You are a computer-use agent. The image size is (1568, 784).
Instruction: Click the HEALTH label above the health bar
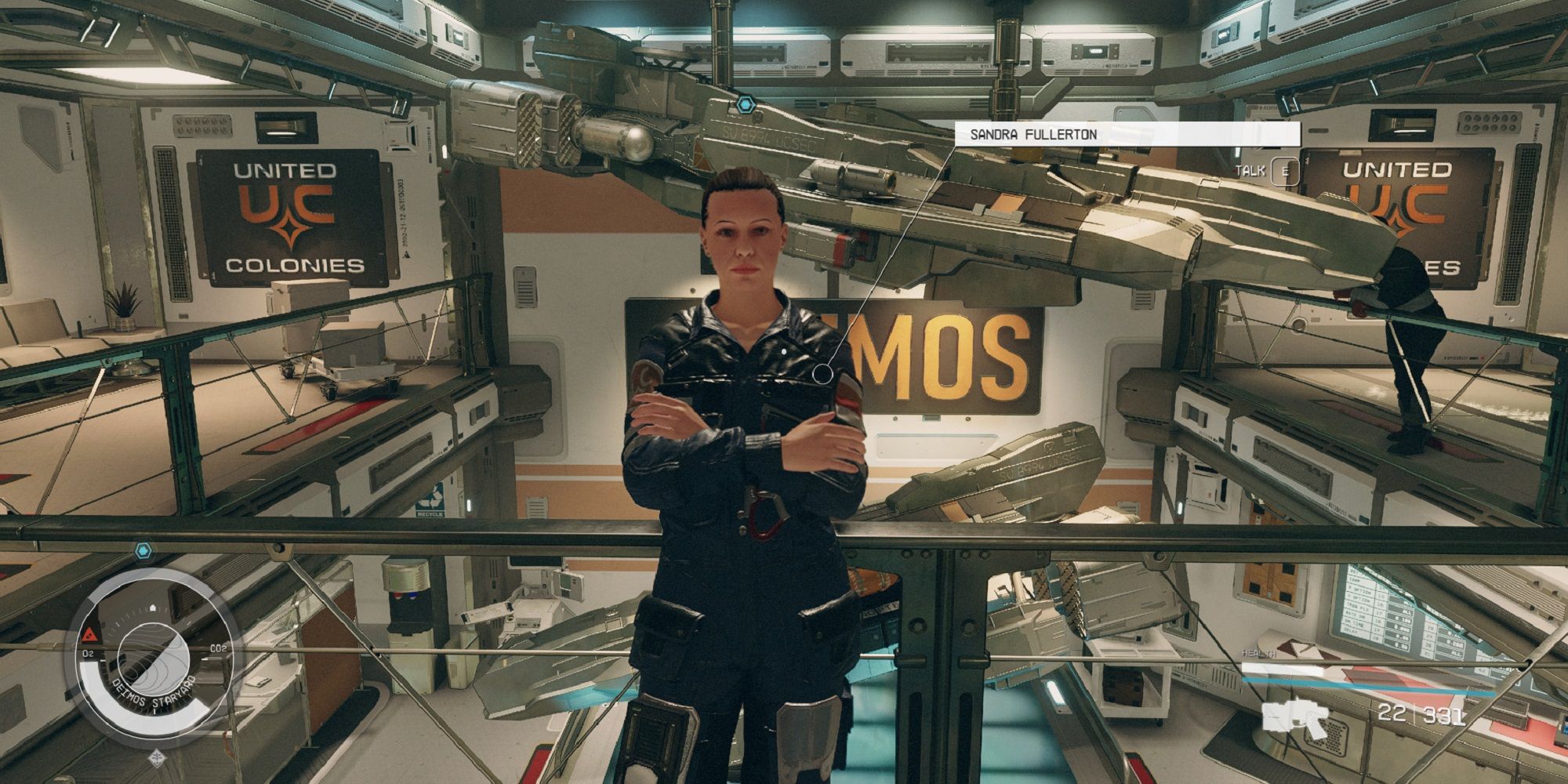click(x=1258, y=653)
